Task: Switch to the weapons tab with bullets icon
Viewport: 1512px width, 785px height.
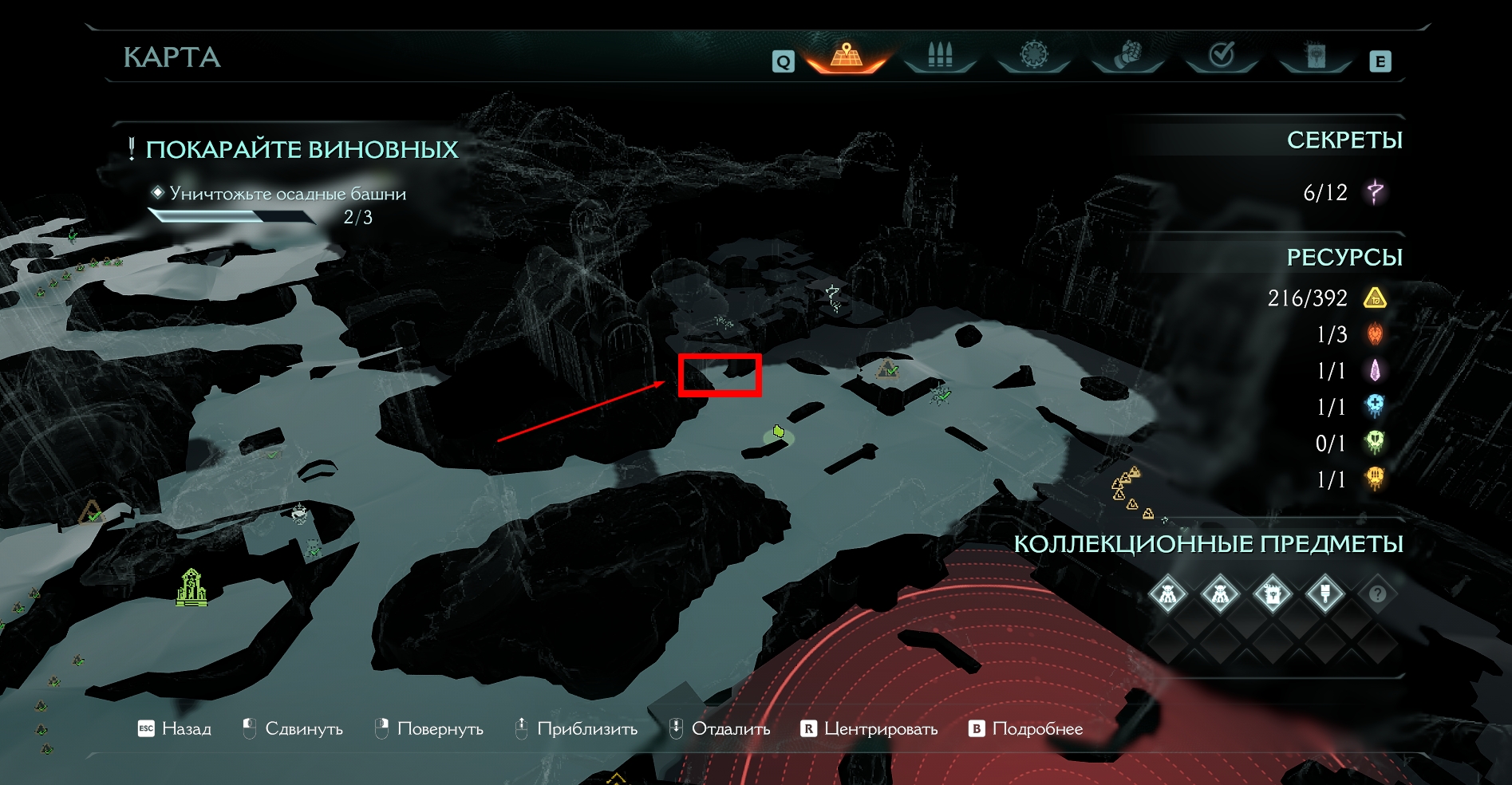Action: 940,56
